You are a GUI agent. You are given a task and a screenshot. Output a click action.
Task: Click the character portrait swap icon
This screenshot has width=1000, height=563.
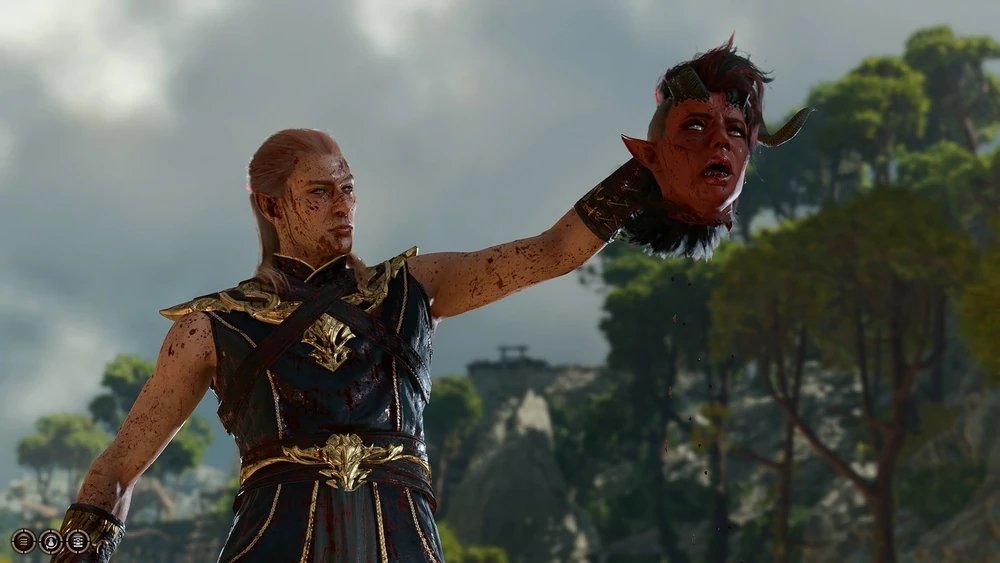[x=50, y=541]
